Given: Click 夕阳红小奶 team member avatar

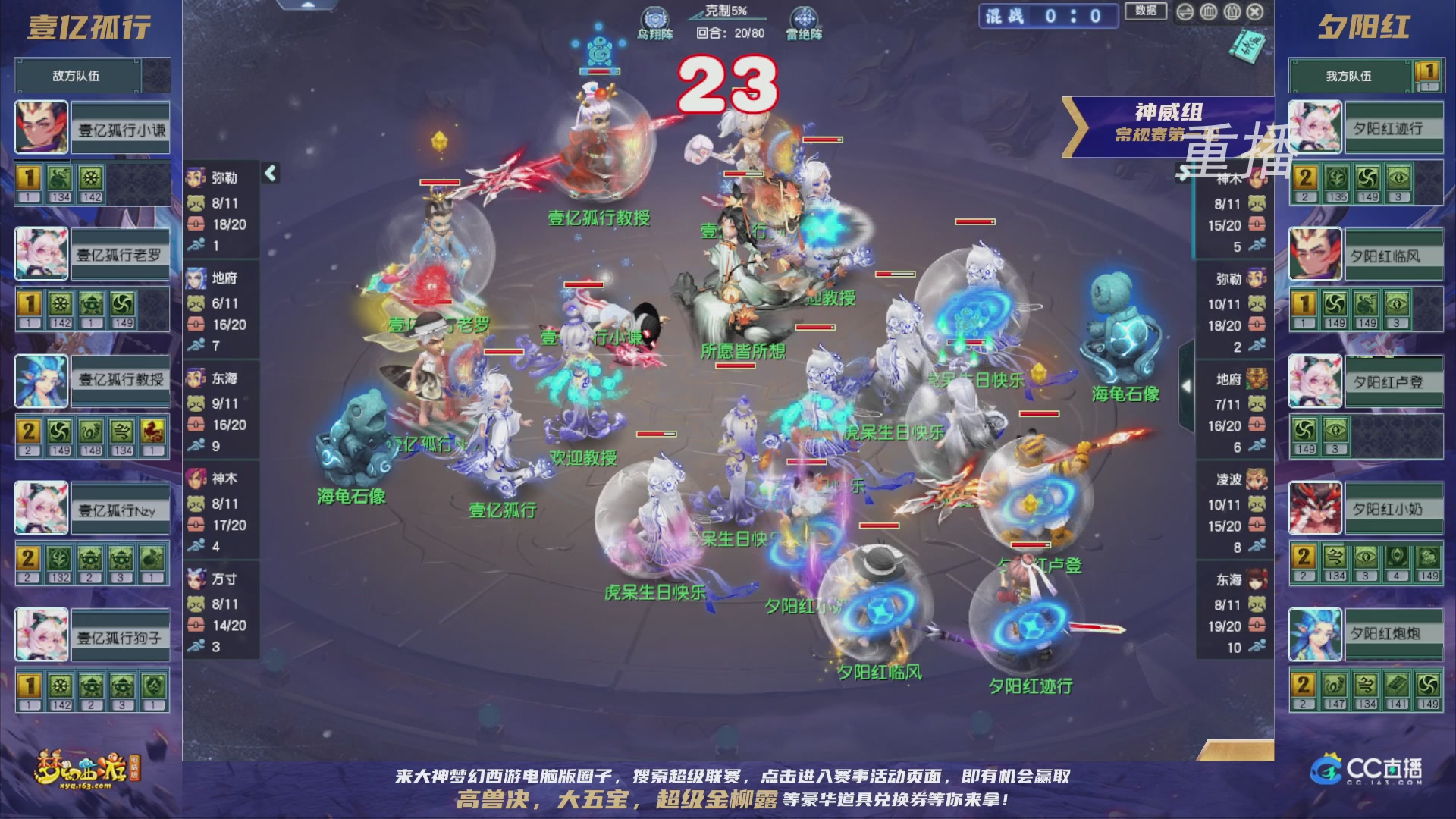Looking at the screenshot, I should (1314, 508).
